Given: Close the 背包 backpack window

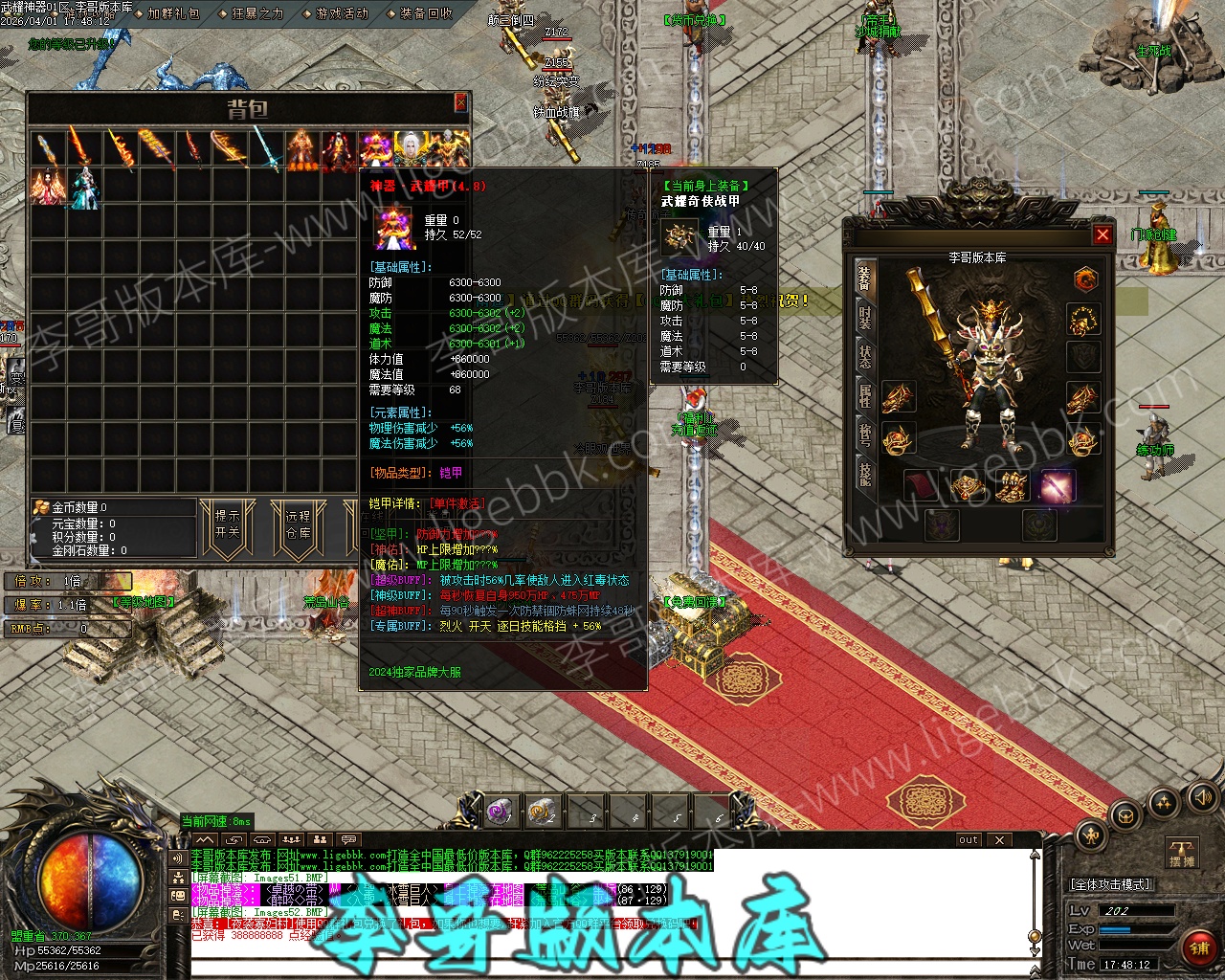Looking at the screenshot, I should click(460, 102).
